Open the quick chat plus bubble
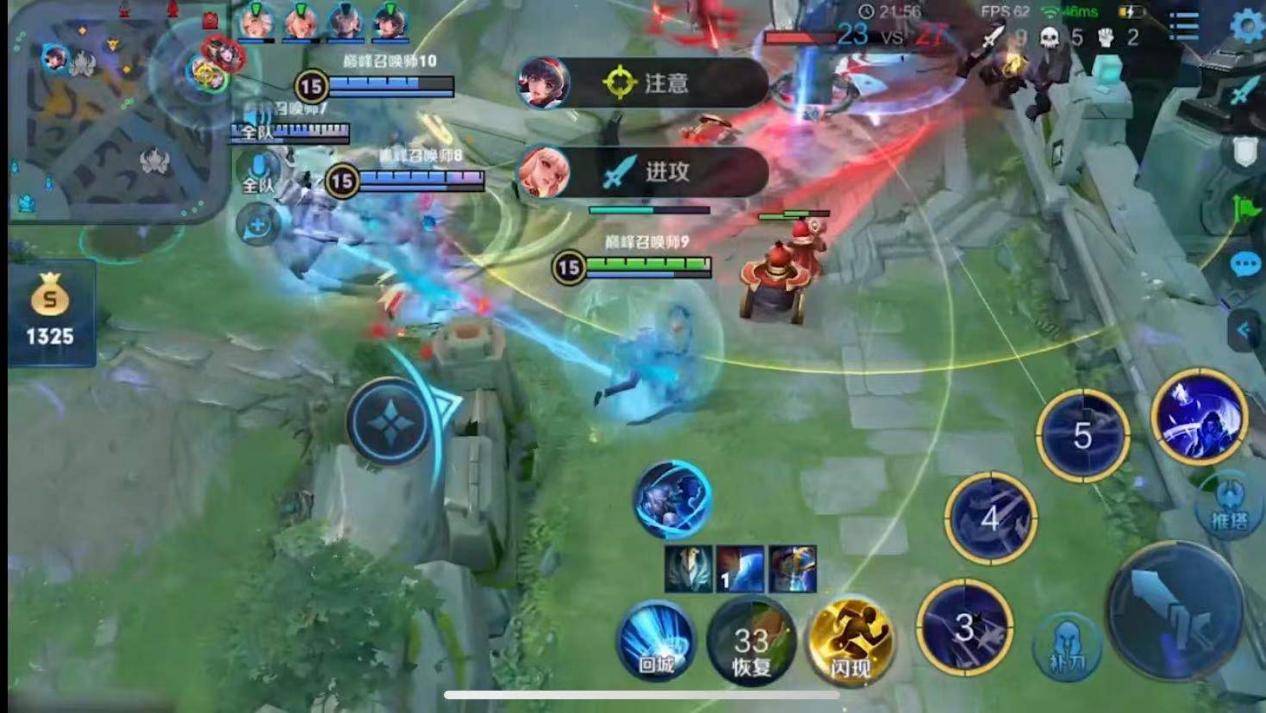Viewport: 1266px width, 713px height. pos(257,225)
